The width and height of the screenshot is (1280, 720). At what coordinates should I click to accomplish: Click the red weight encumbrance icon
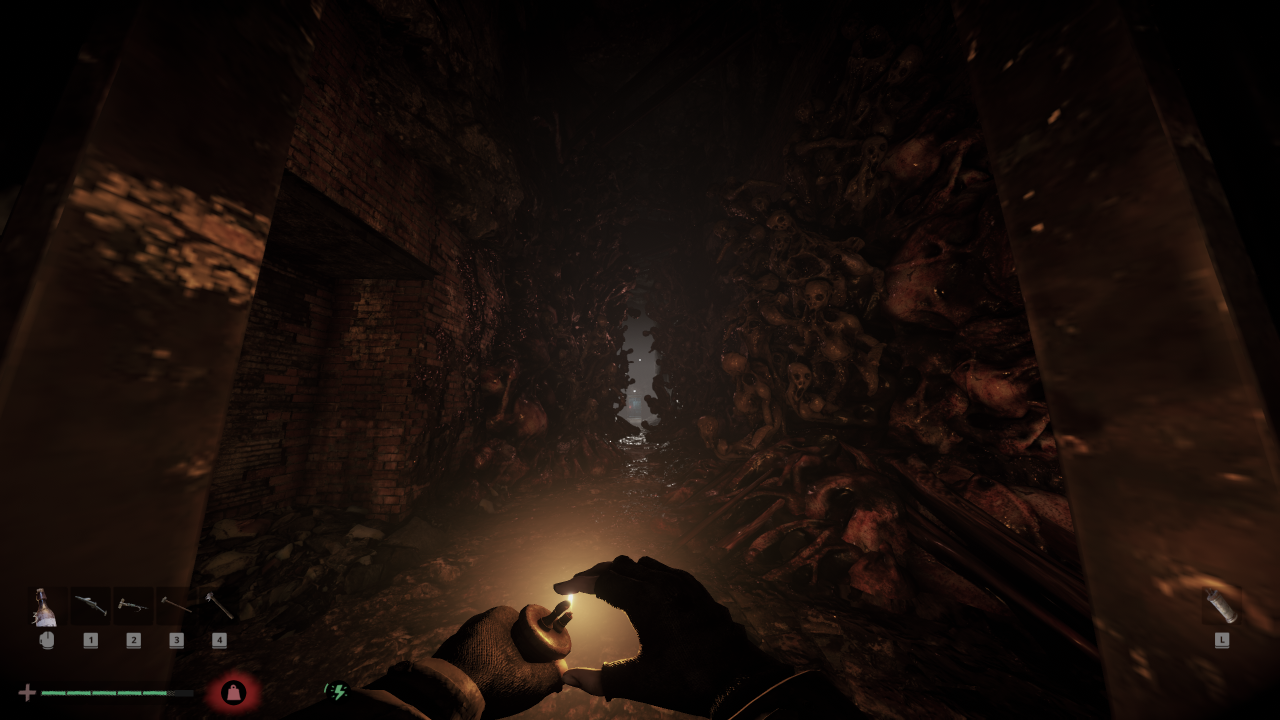(x=233, y=692)
